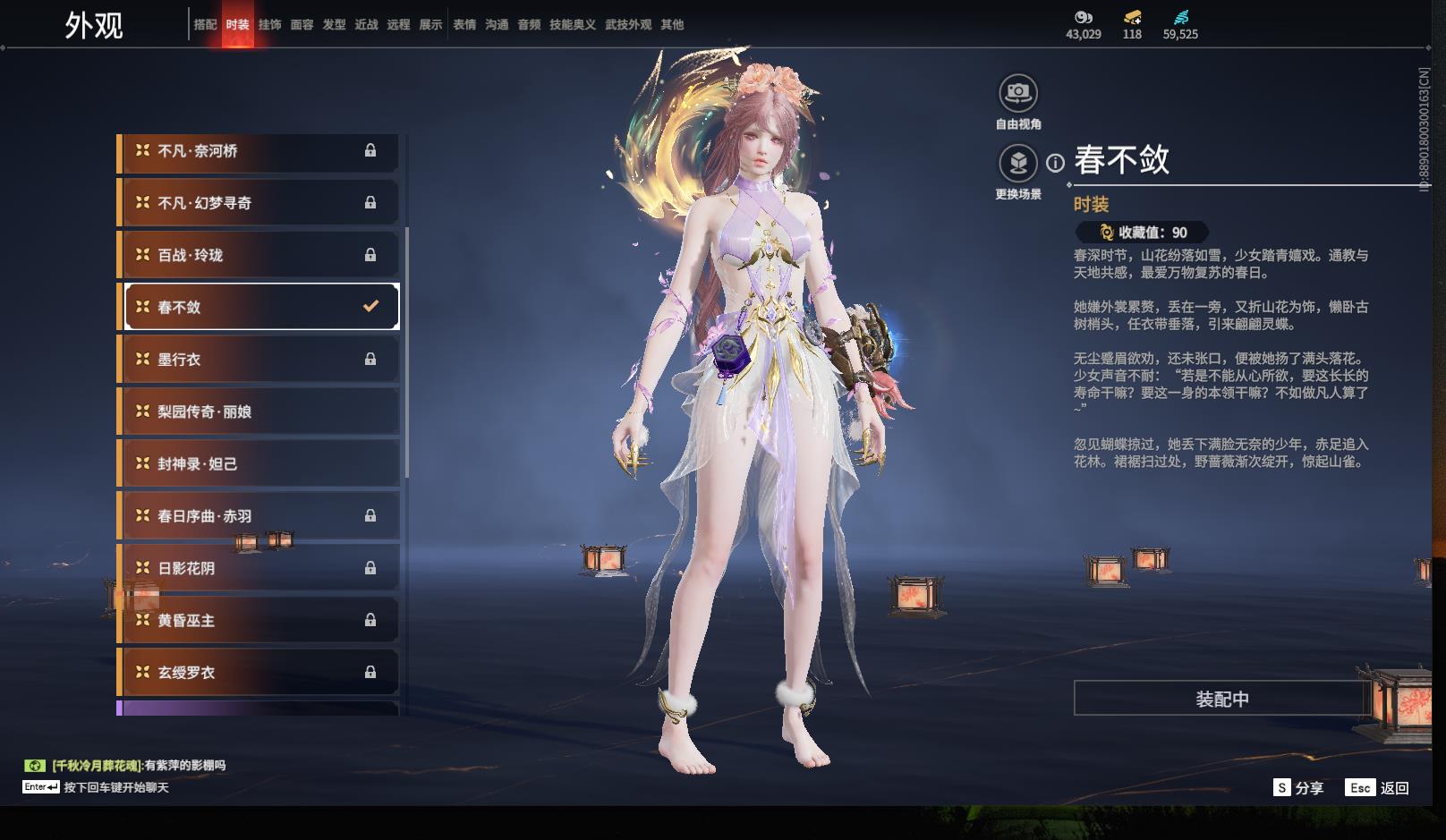Open the 武技外观 tab
The width and height of the screenshot is (1446, 840).
627,25
